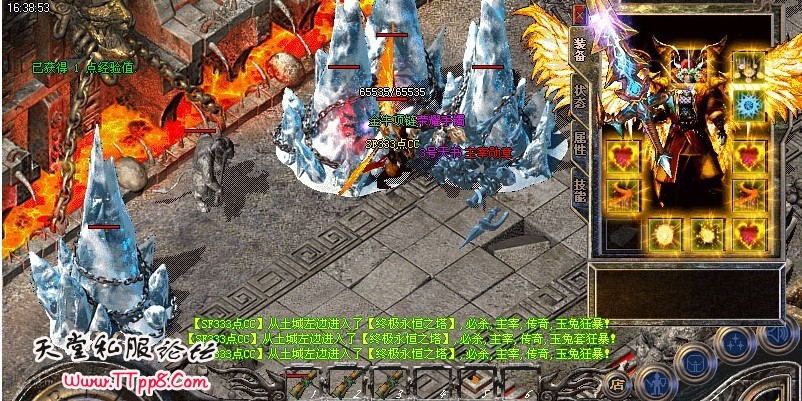Use the scroll in hotbar slot 1
This screenshot has height=401, width=802.
click(x=302, y=382)
